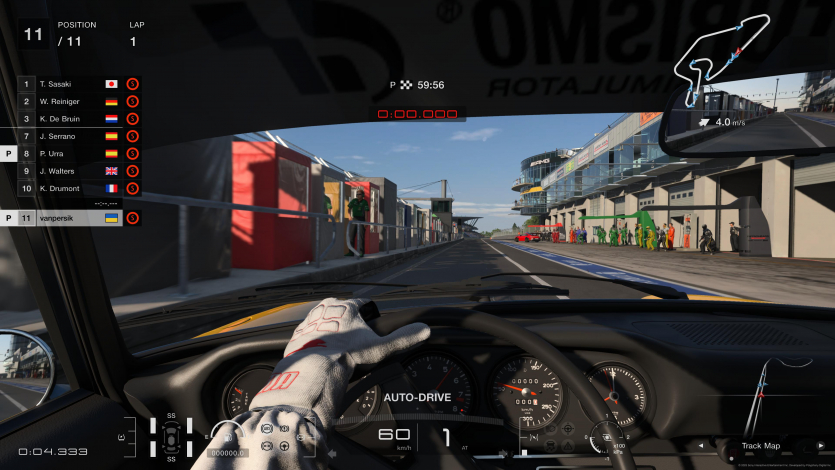Select T. Sasaki in the leaderboard
This screenshot has height=470, width=835.
tap(70, 84)
